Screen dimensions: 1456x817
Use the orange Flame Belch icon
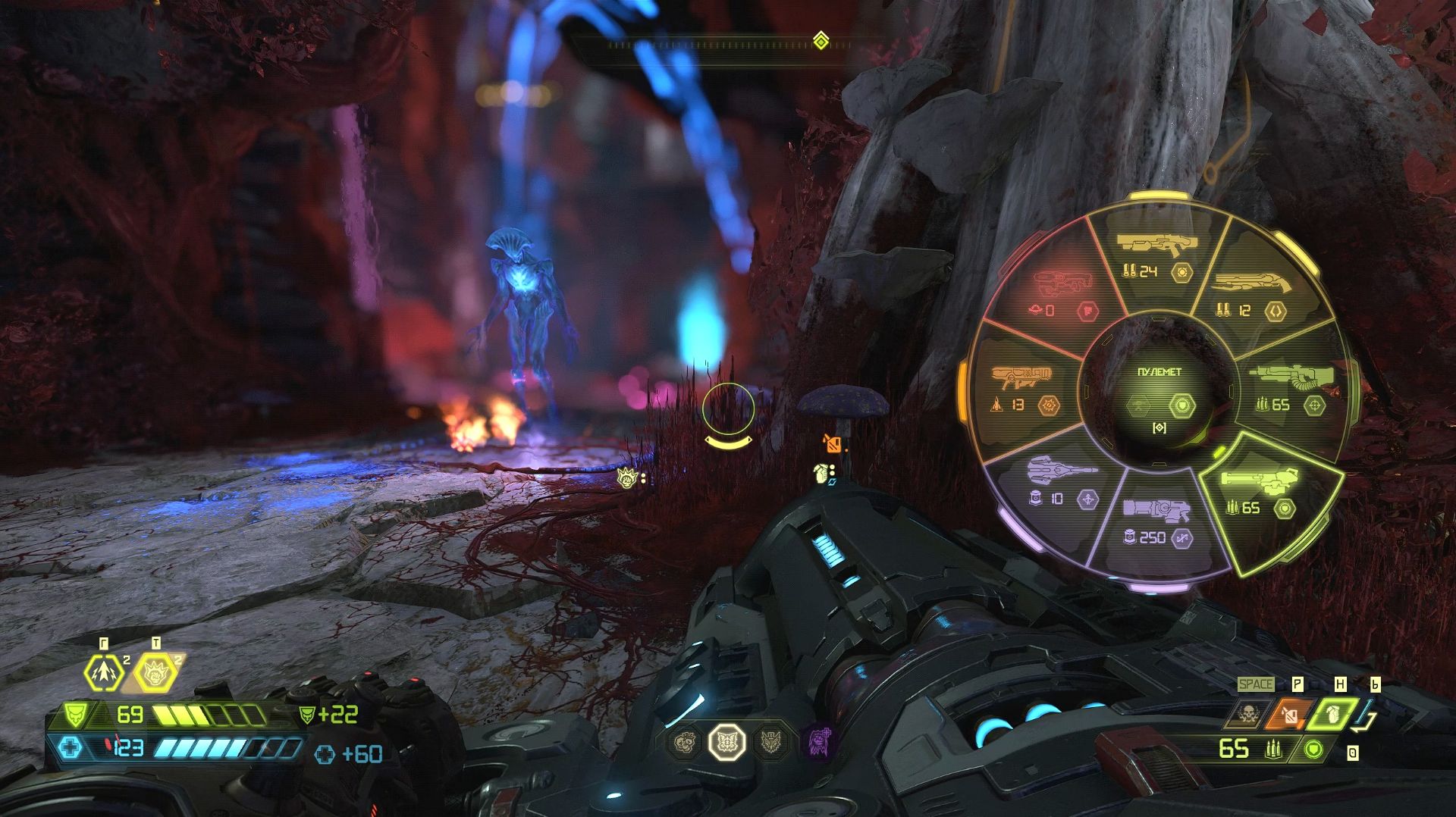tap(1289, 714)
